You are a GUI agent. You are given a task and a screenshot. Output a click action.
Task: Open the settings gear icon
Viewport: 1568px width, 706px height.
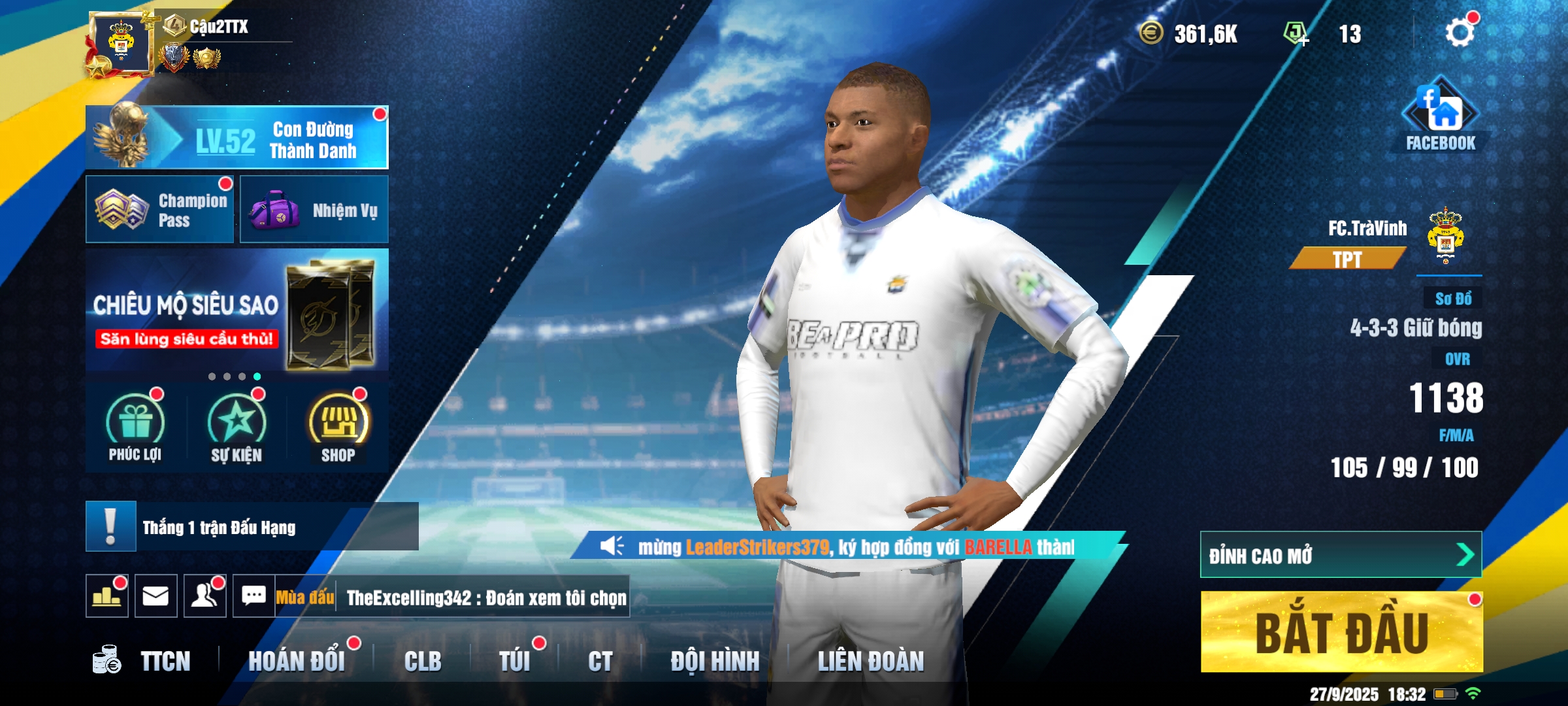tap(1460, 33)
